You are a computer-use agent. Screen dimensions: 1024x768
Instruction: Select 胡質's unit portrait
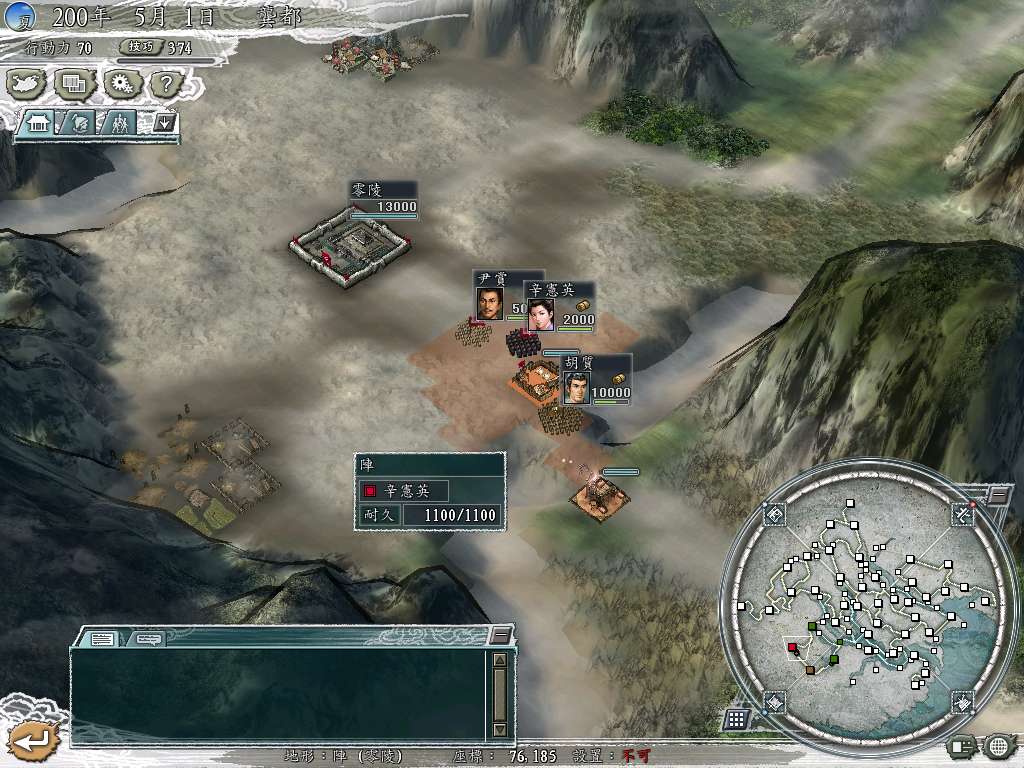point(575,387)
